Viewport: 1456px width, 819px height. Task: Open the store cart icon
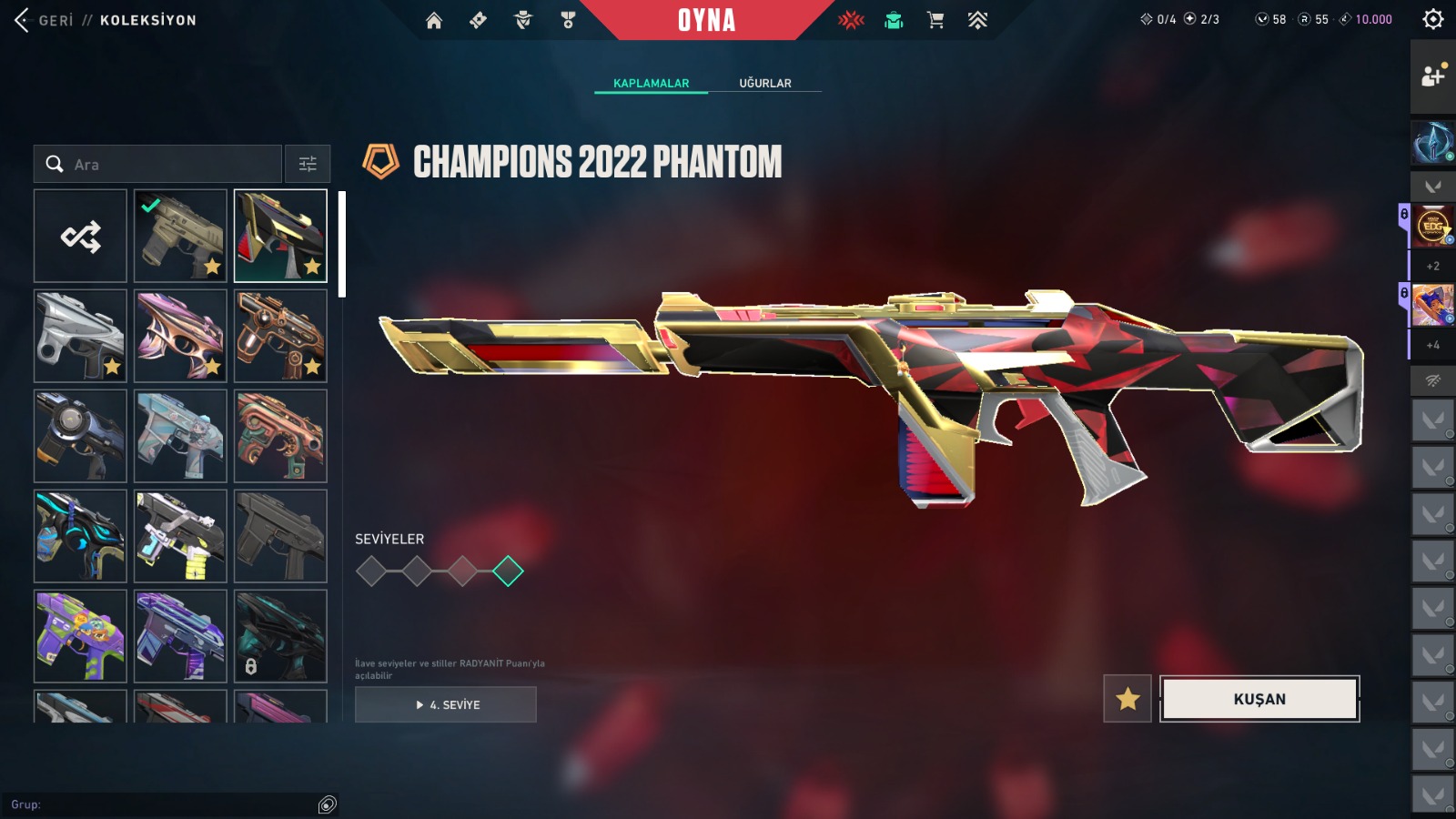coord(935,20)
